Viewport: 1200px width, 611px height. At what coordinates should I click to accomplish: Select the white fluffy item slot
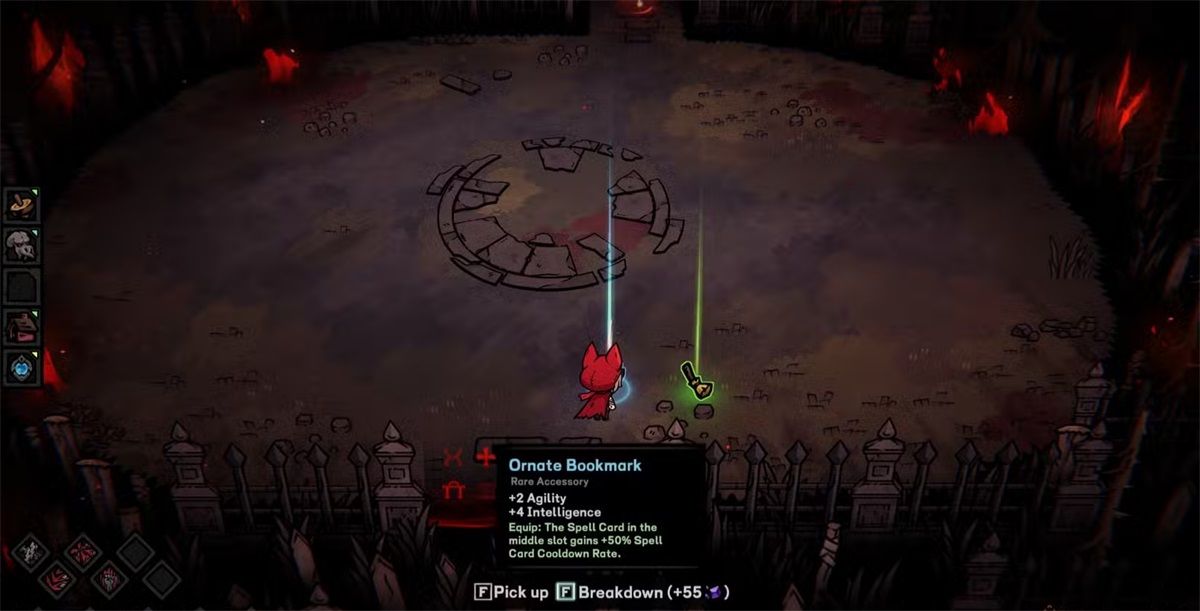pos(21,245)
